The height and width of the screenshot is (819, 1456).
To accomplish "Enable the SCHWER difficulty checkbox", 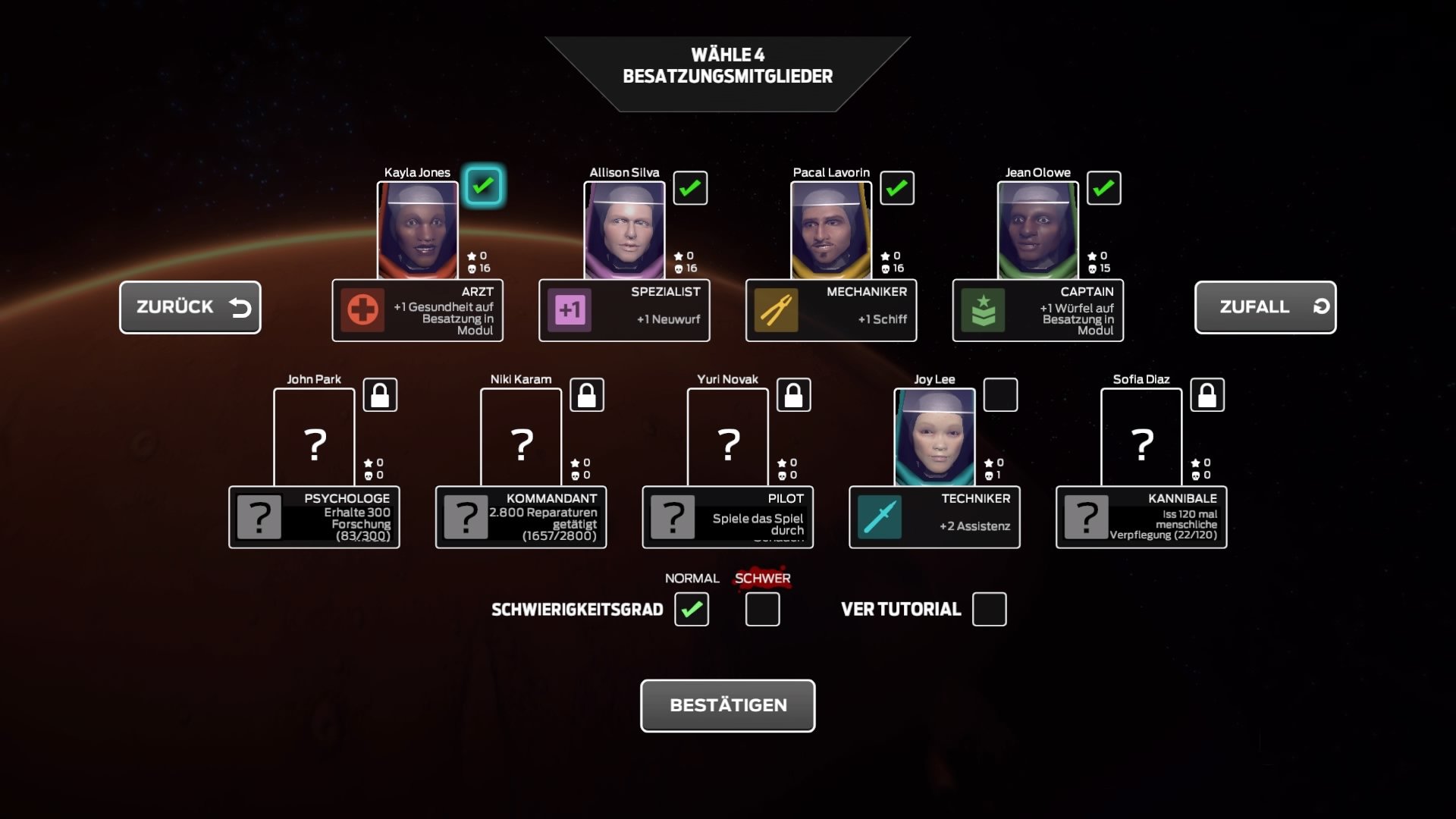I will point(761,609).
